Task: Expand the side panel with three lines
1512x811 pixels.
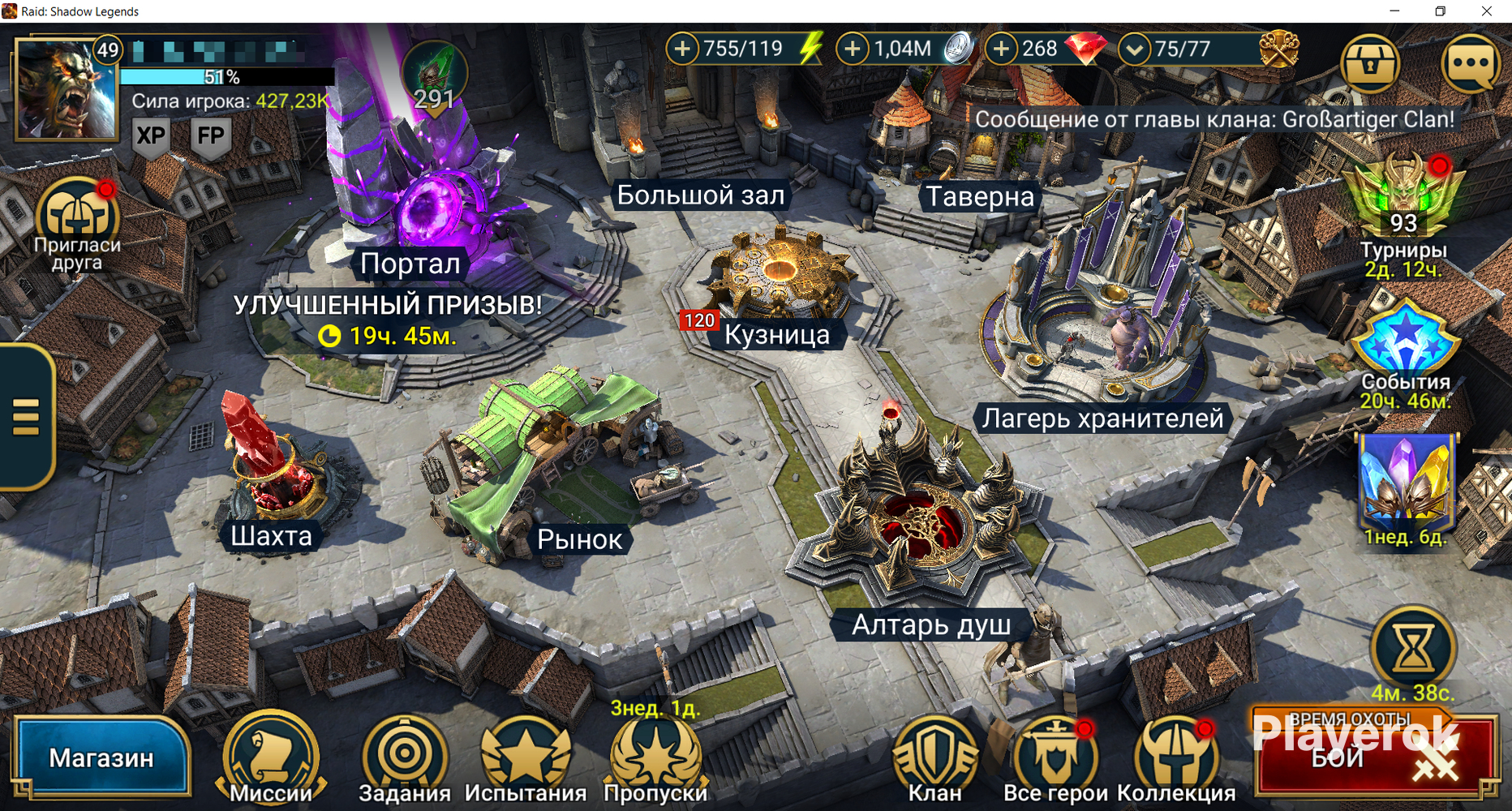Action: (26, 417)
